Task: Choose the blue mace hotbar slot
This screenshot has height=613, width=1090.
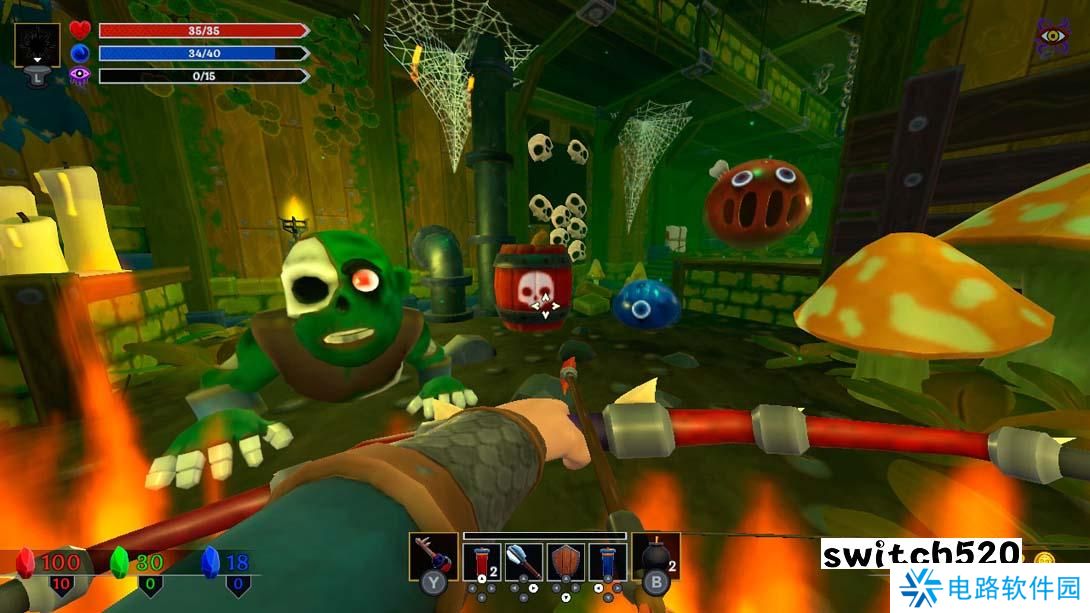Action: (524, 562)
